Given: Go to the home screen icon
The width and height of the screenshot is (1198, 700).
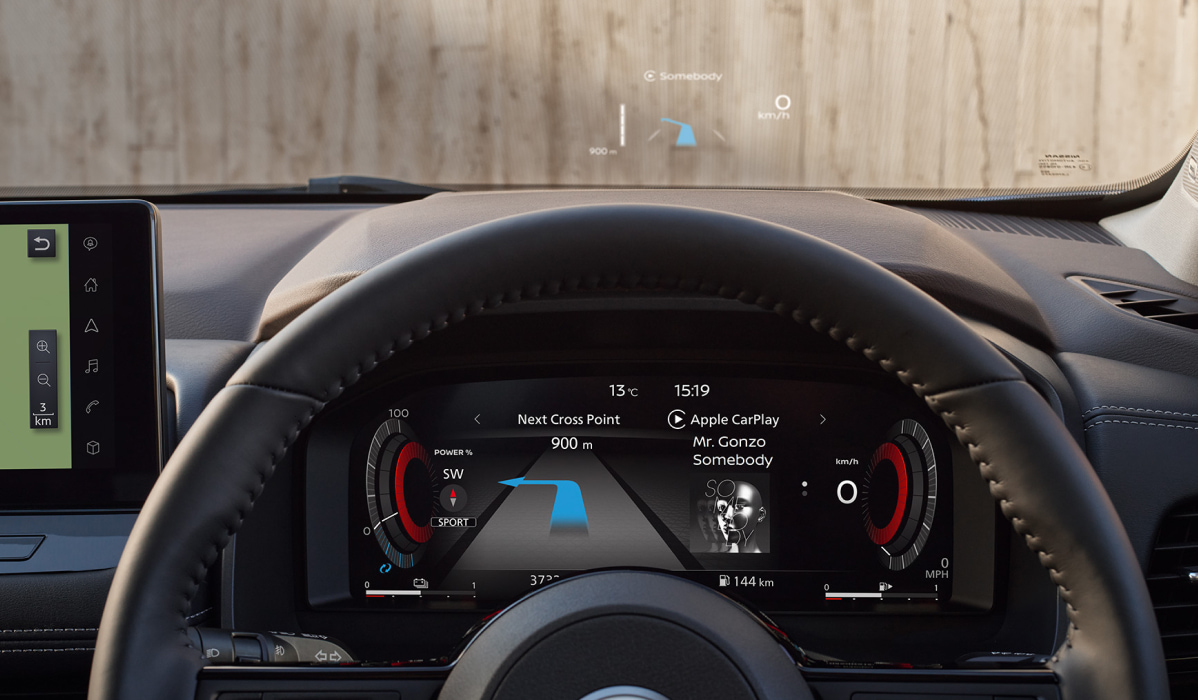Looking at the screenshot, I should [91, 285].
